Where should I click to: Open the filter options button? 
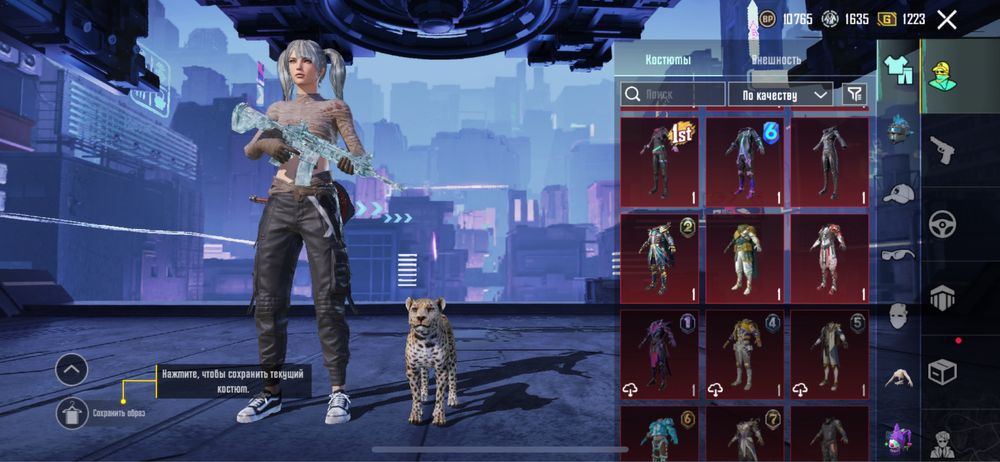pyautogui.click(x=854, y=94)
